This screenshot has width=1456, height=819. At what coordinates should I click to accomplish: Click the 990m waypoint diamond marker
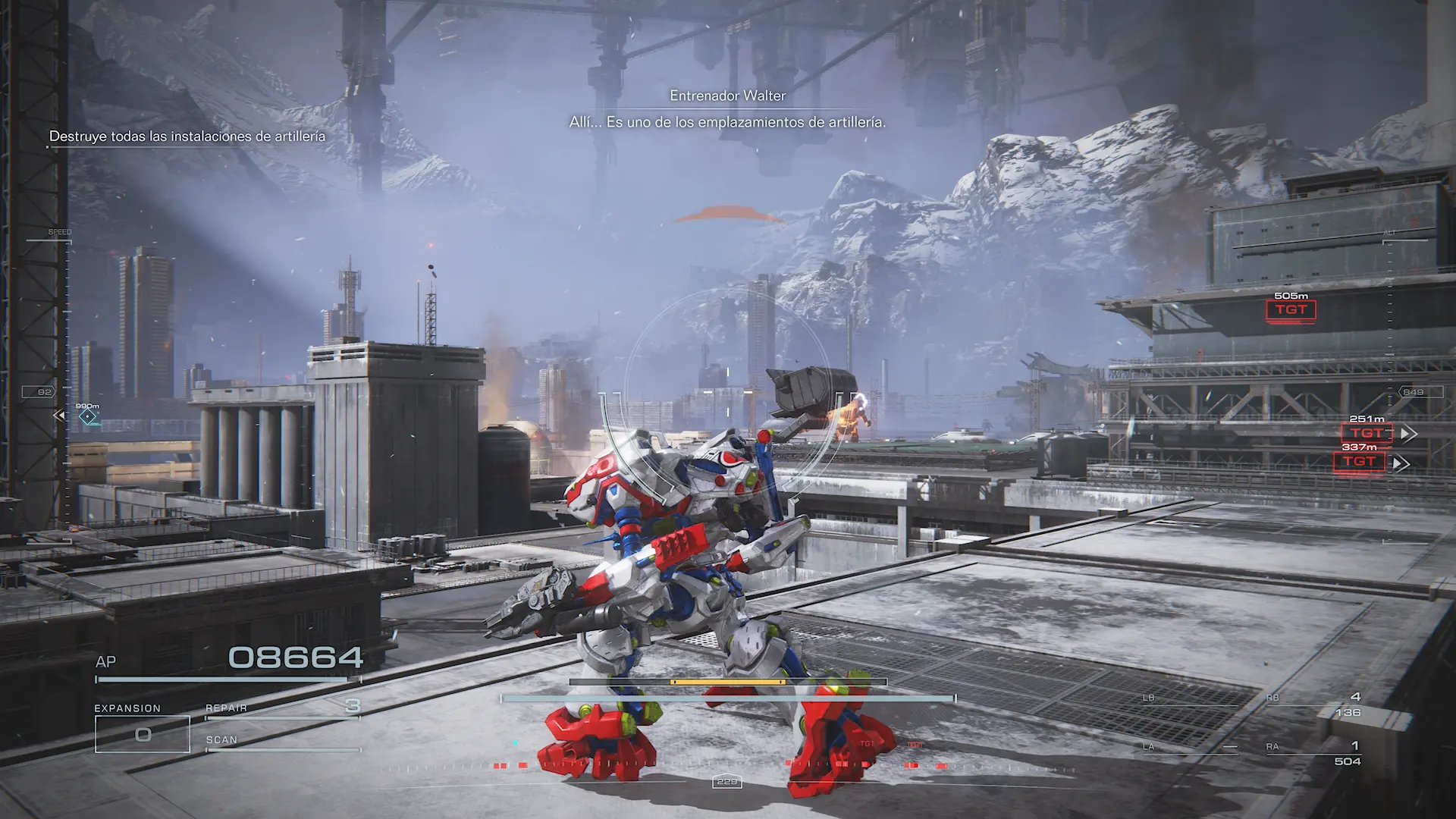point(88,416)
